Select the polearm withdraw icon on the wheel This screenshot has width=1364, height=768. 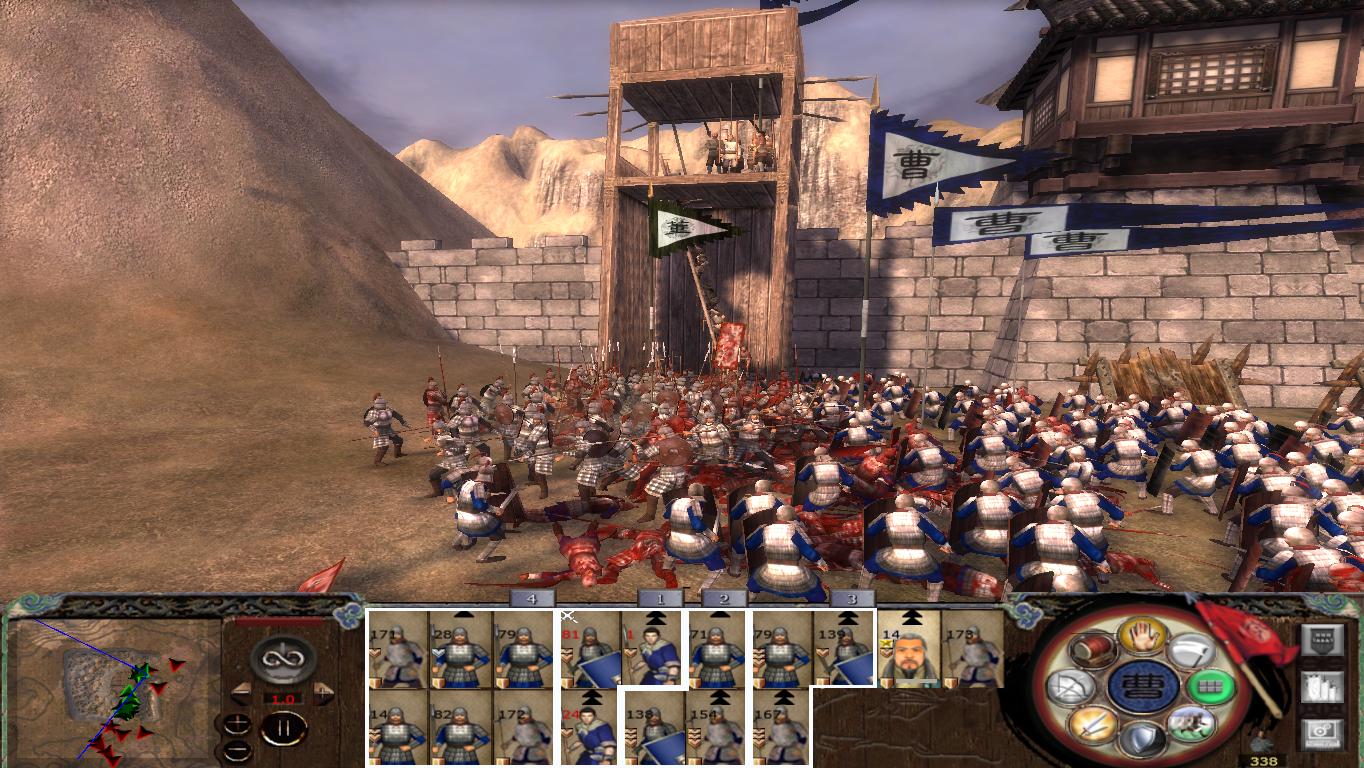(1192, 649)
